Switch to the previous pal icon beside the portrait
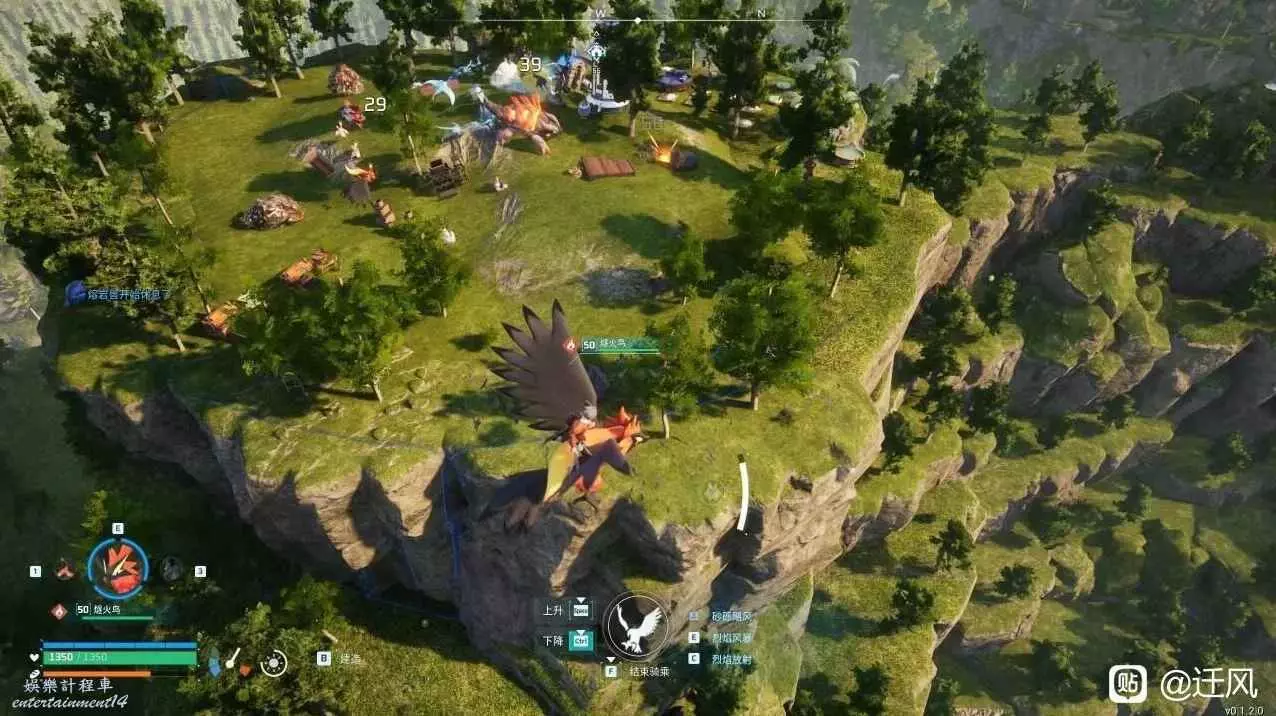This screenshot has width=1276, height=716. pyautogui.click(x=65, y=570)
